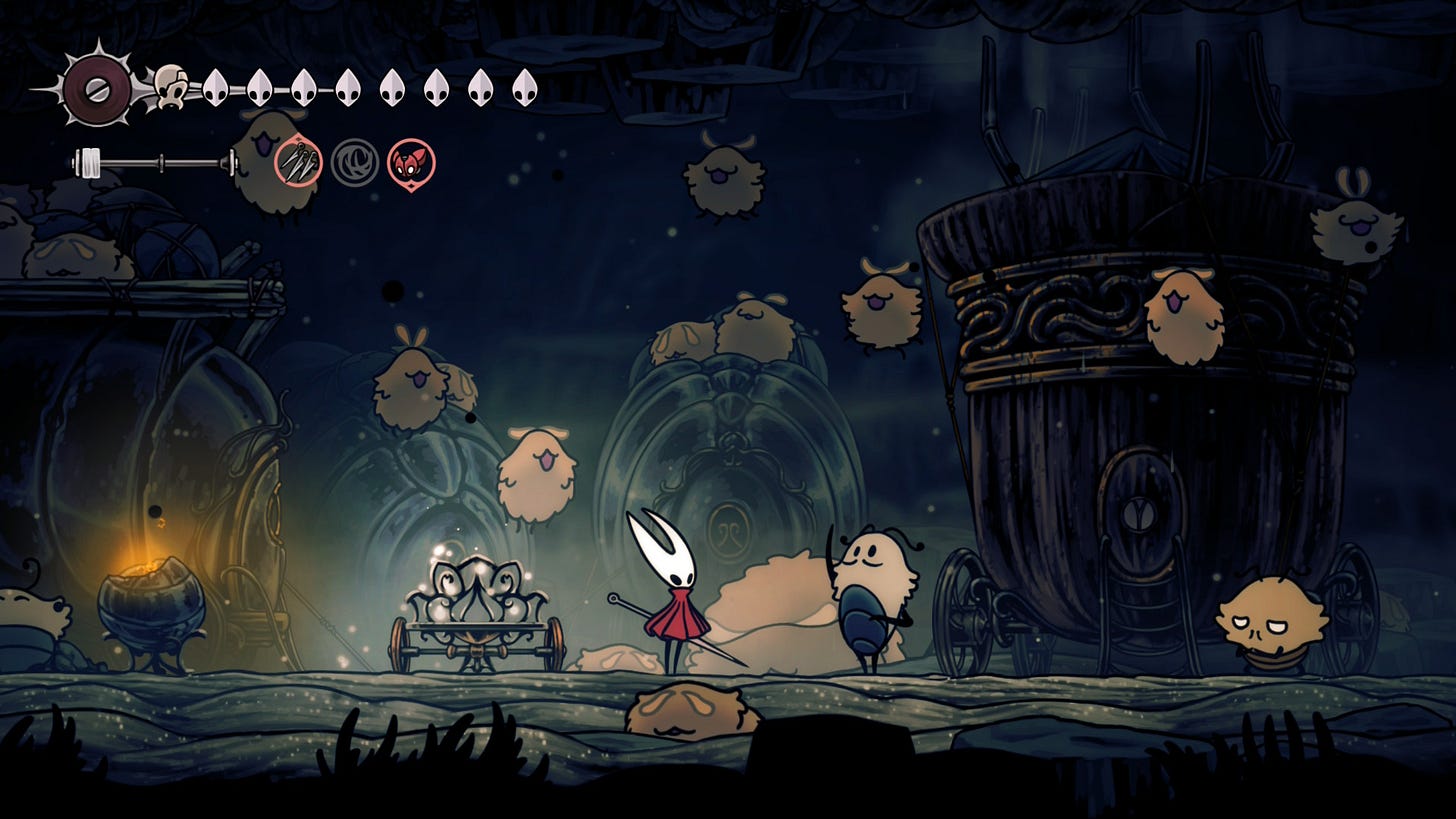Click the spiked silk spool emblem

coord(97,89)
